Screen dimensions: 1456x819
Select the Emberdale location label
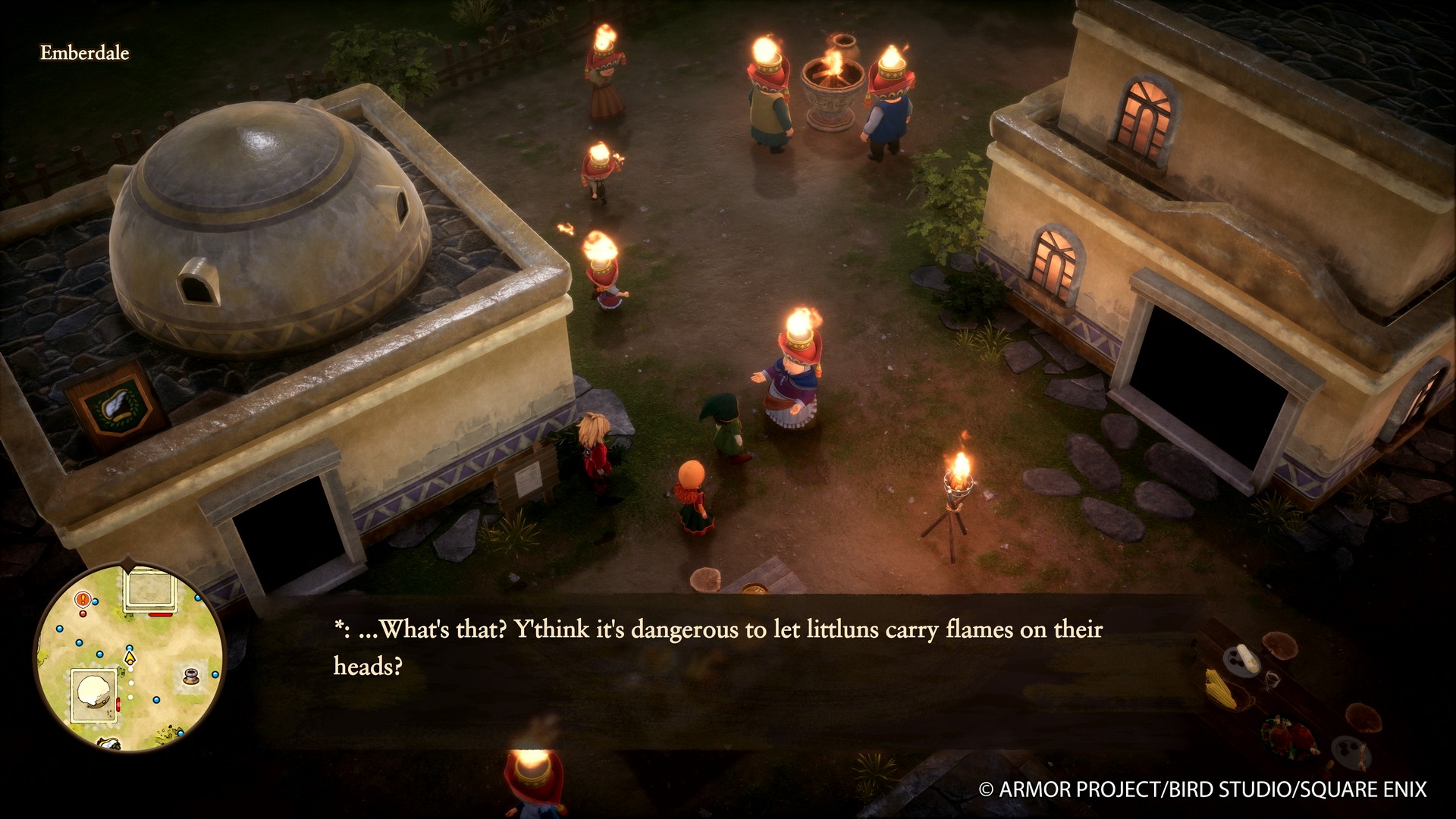83,54
